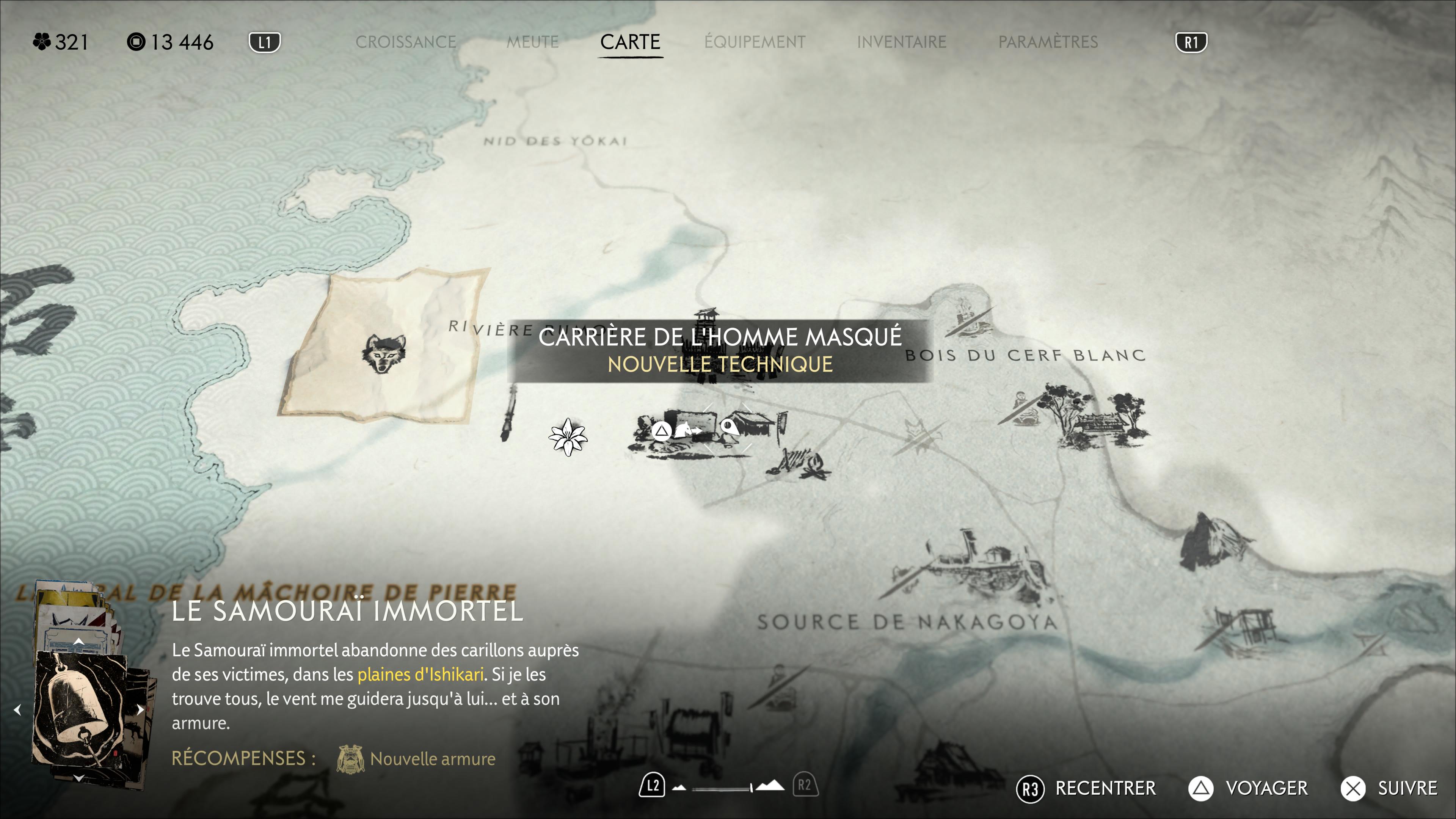Show the previous quest card with left arrow
Image resolution: width=1456 pixels, height=819 pixels.
[x=17, y=710]
